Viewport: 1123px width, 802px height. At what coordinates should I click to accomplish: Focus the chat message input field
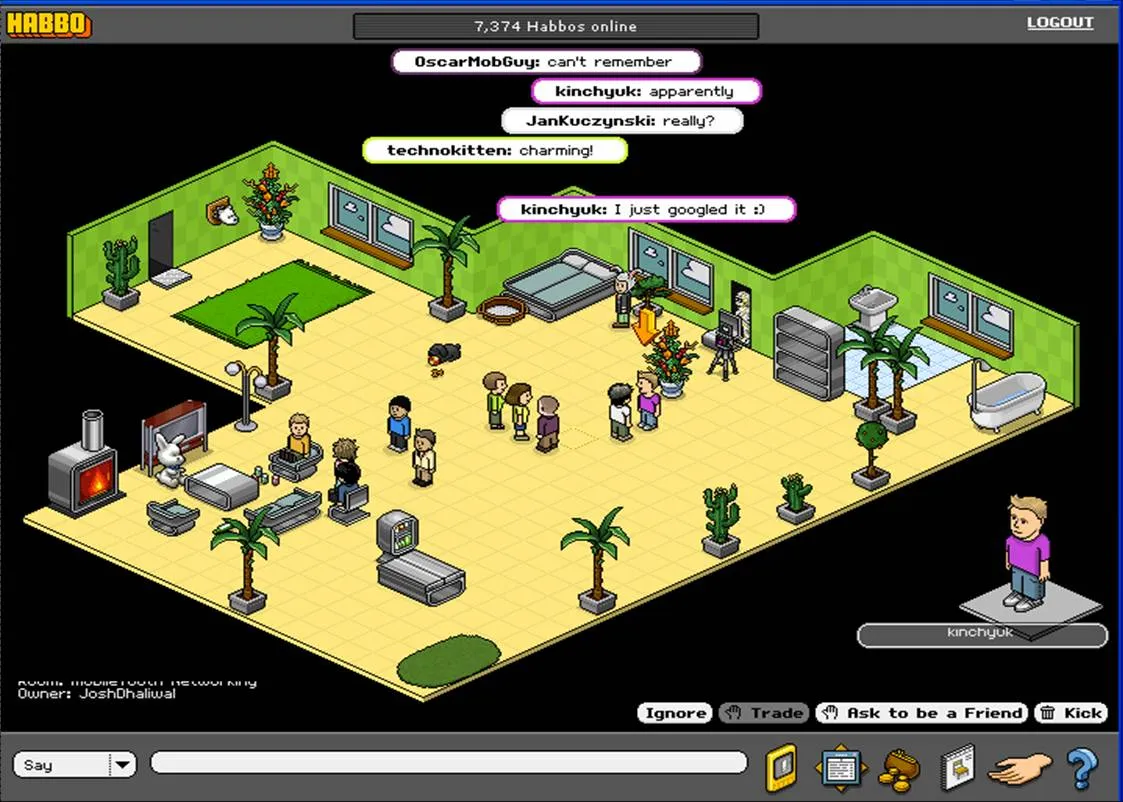click(448, 764)
